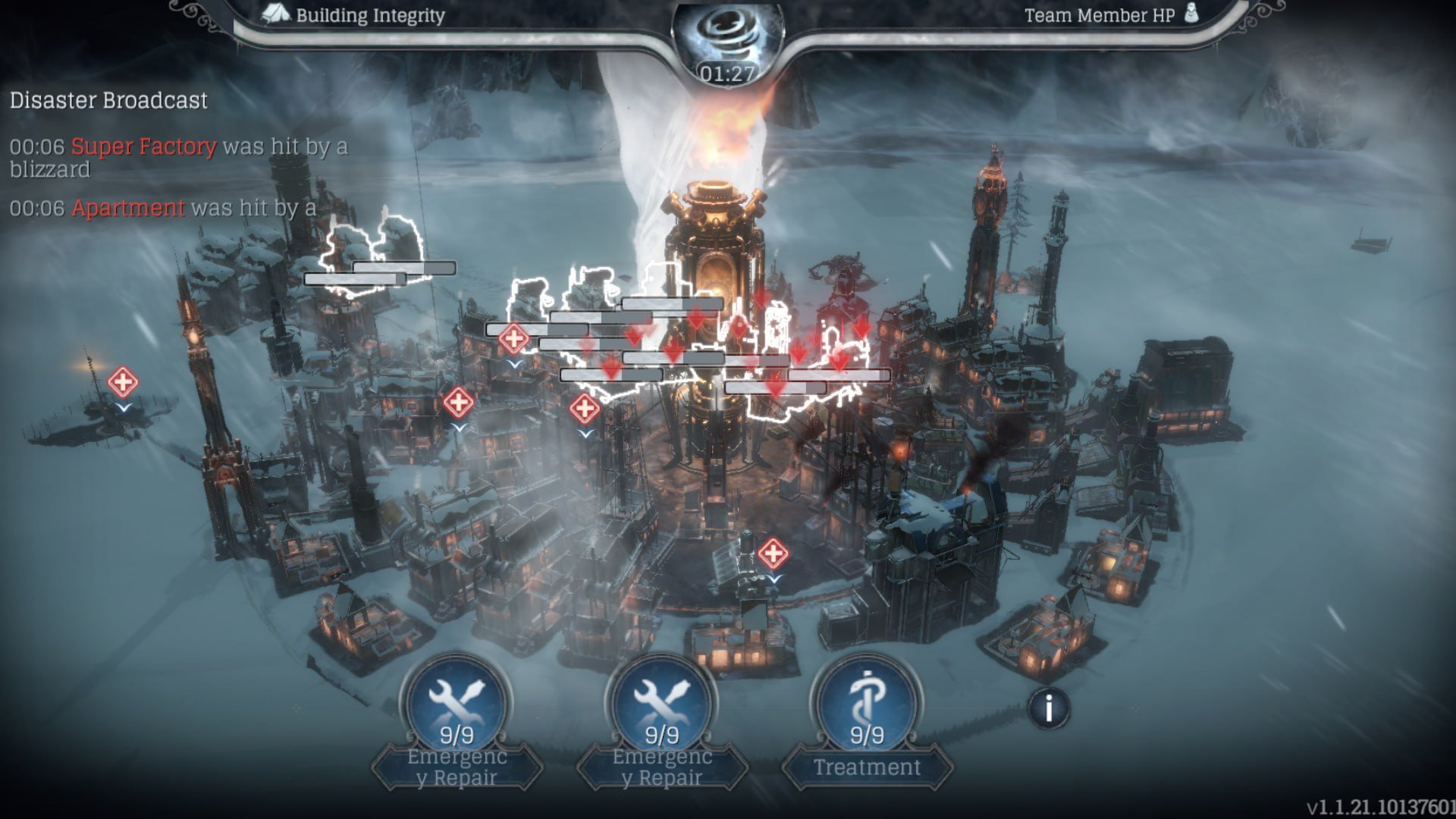This screenshot has width=1456, height=819.
Task: Select Super Factory in the Disaster Broadcast
Action: click(x=143, y=146)
